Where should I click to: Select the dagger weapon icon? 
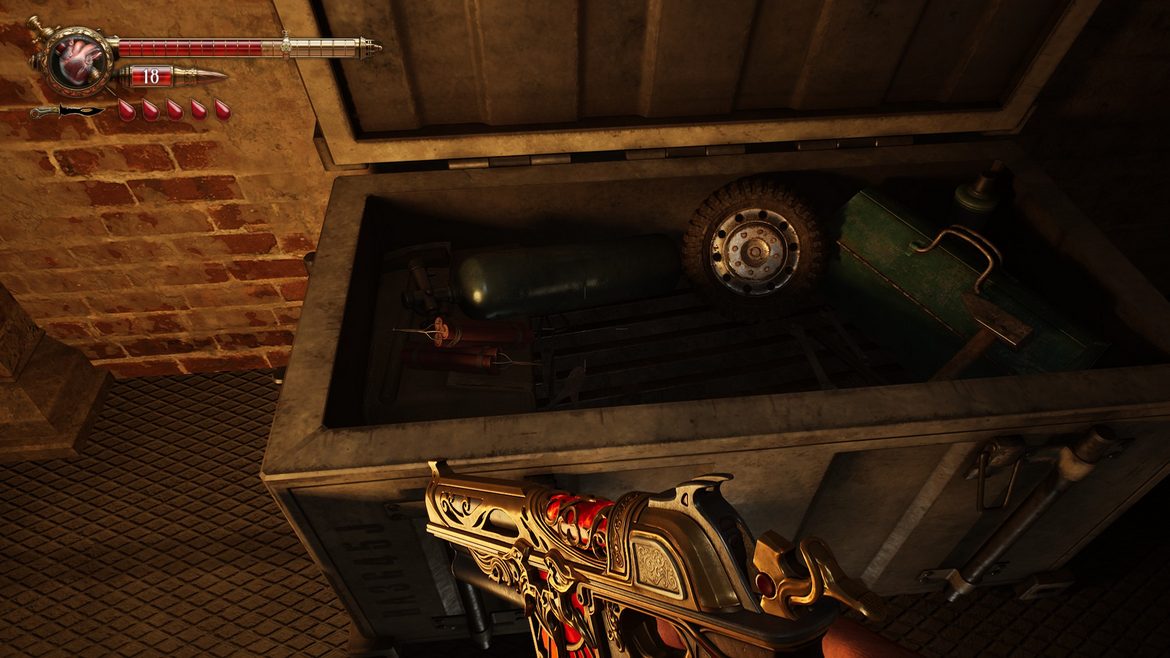(68, 111)
